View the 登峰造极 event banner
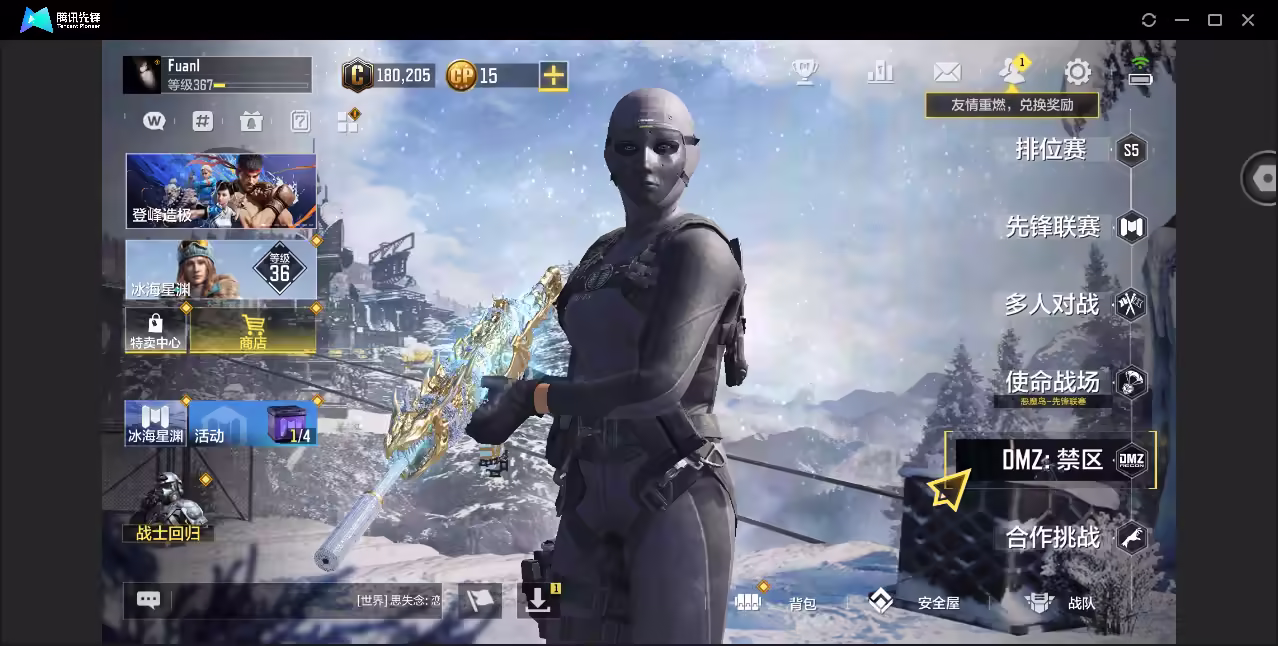The height and width of the screenshot is (646, 1278). coord(221,190)
